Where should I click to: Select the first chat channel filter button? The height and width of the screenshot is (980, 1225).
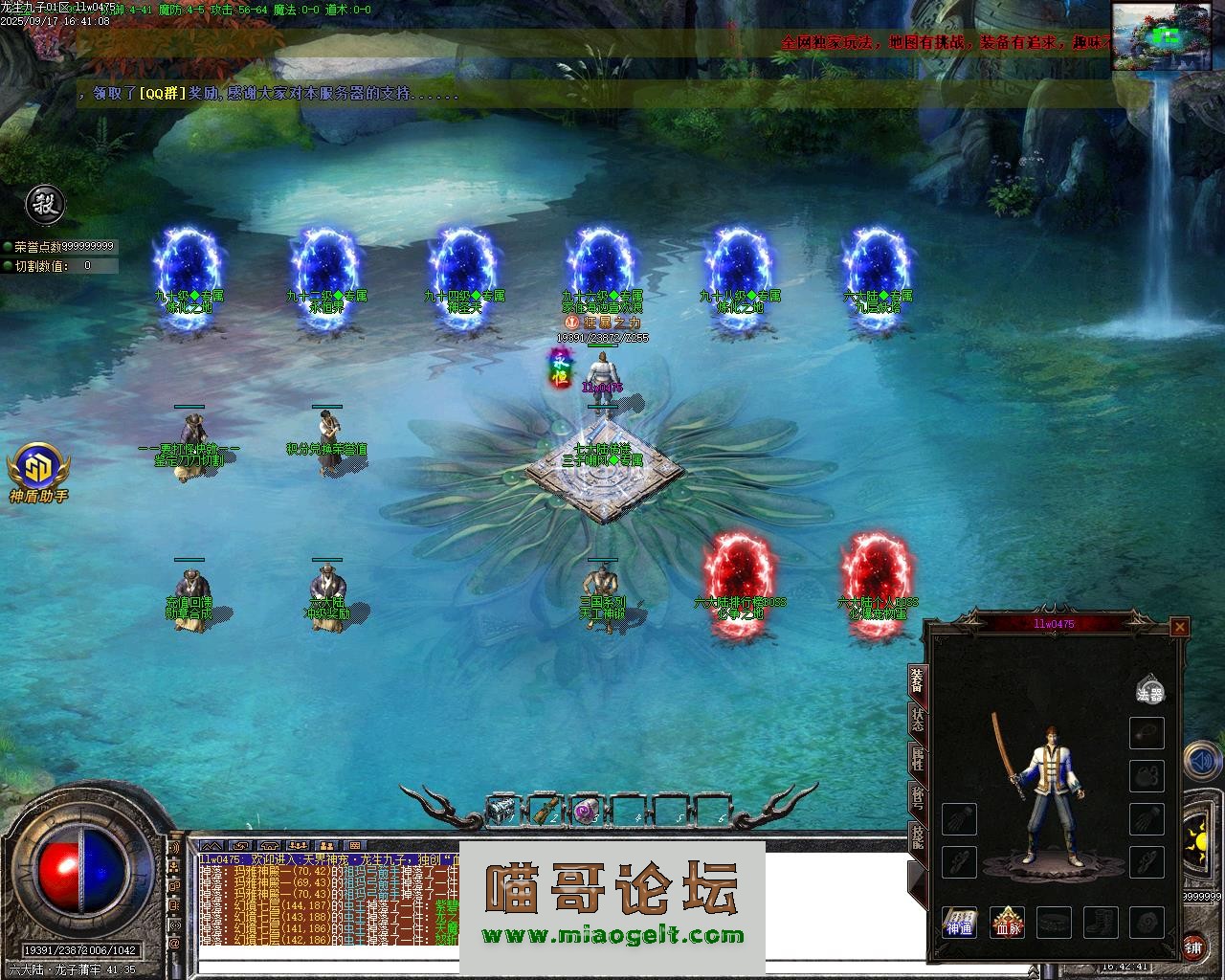click(212, 846)
